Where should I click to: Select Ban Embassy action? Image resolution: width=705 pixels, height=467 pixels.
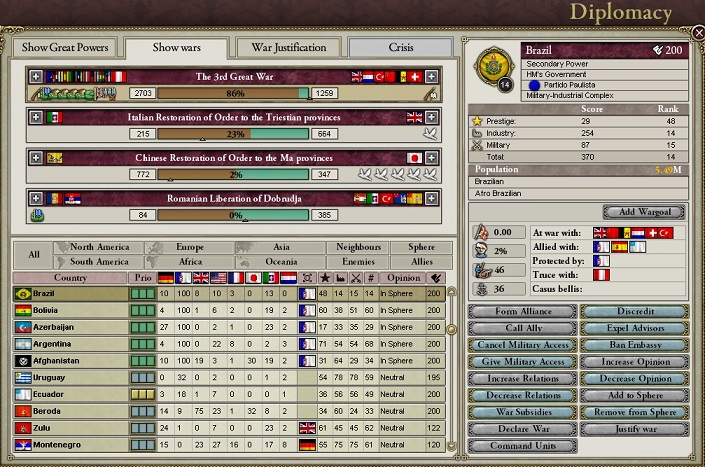(x=636, y=346)
